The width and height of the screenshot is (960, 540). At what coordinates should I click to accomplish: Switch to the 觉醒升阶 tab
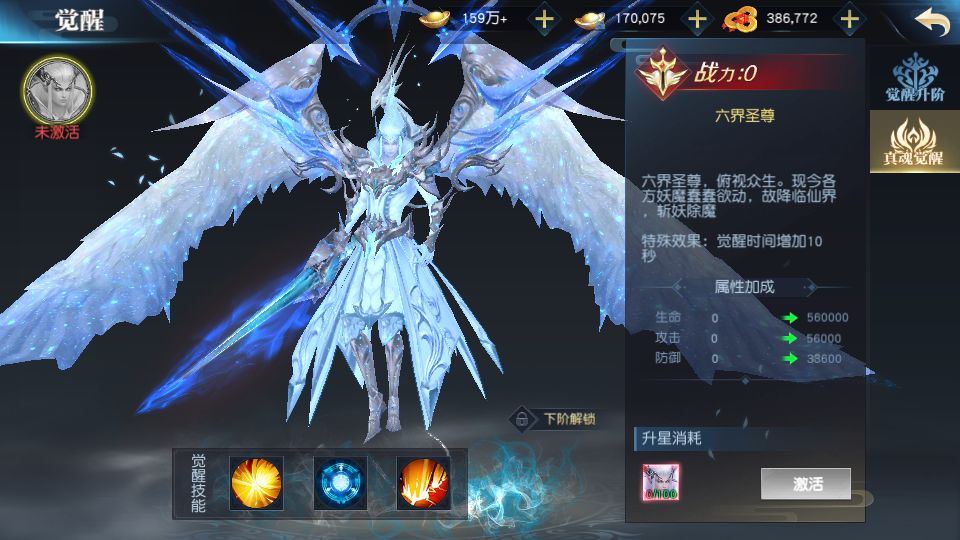[x=915, y=81]
